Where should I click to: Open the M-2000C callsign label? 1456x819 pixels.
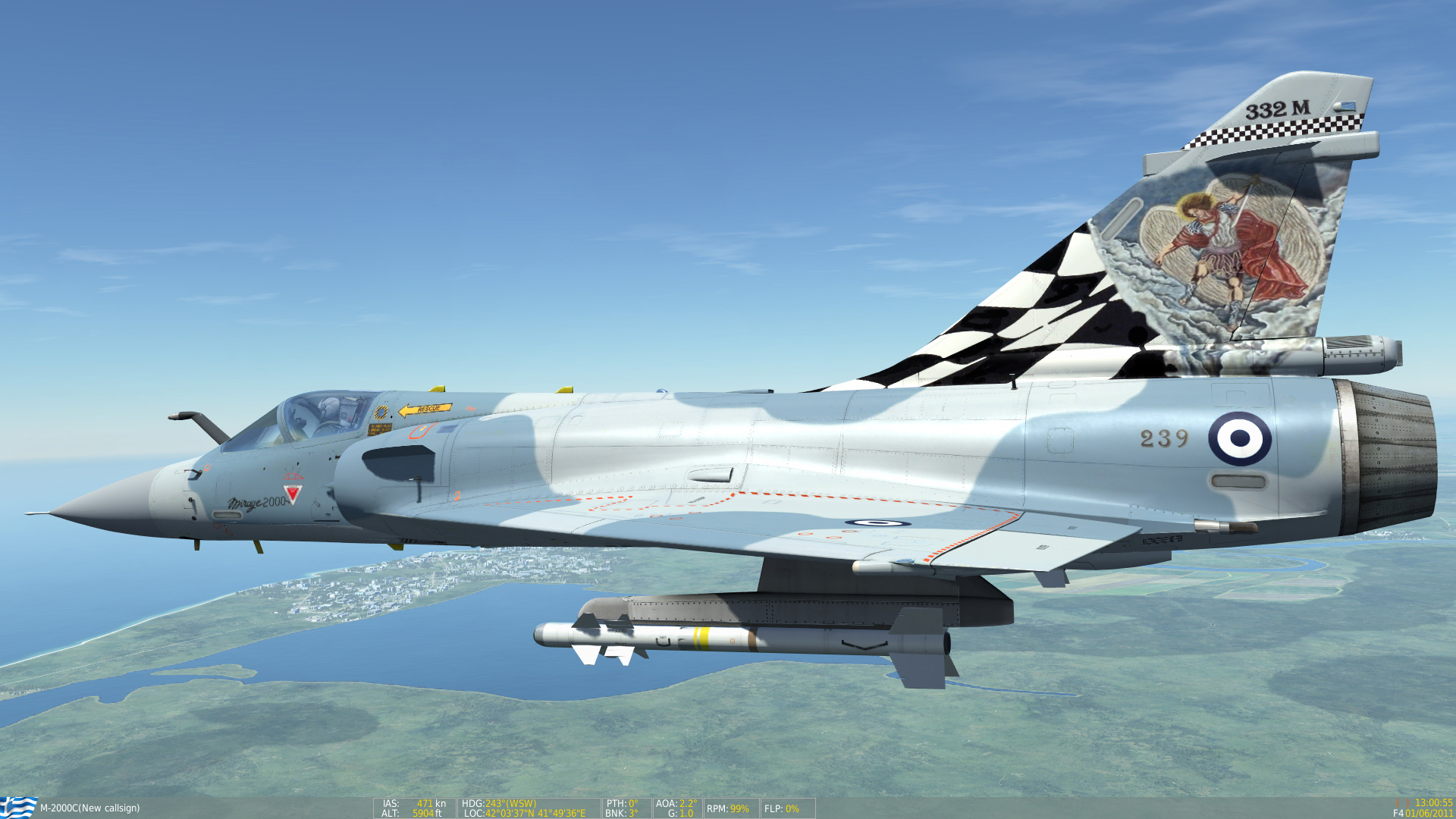(91, 808)
